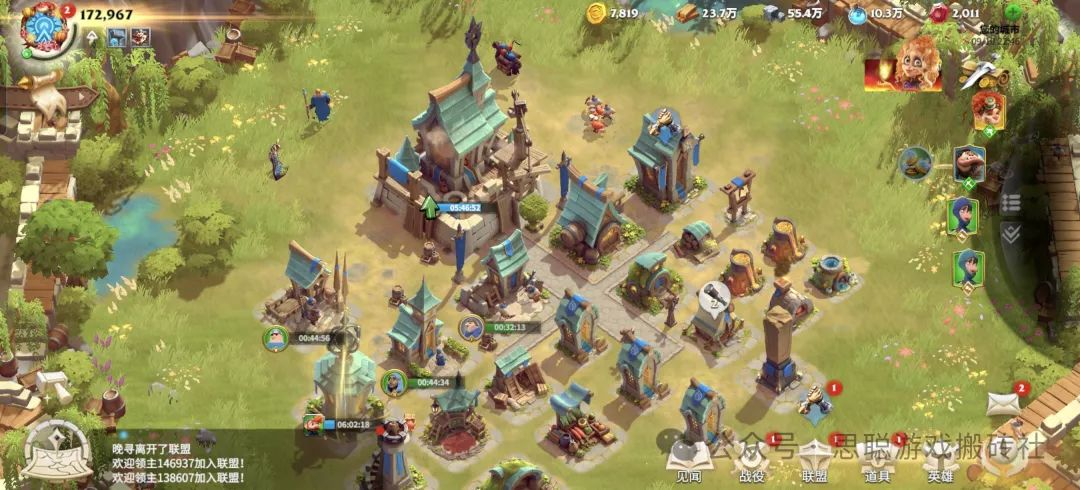Check the gold coin resource counter

(611, 13)
